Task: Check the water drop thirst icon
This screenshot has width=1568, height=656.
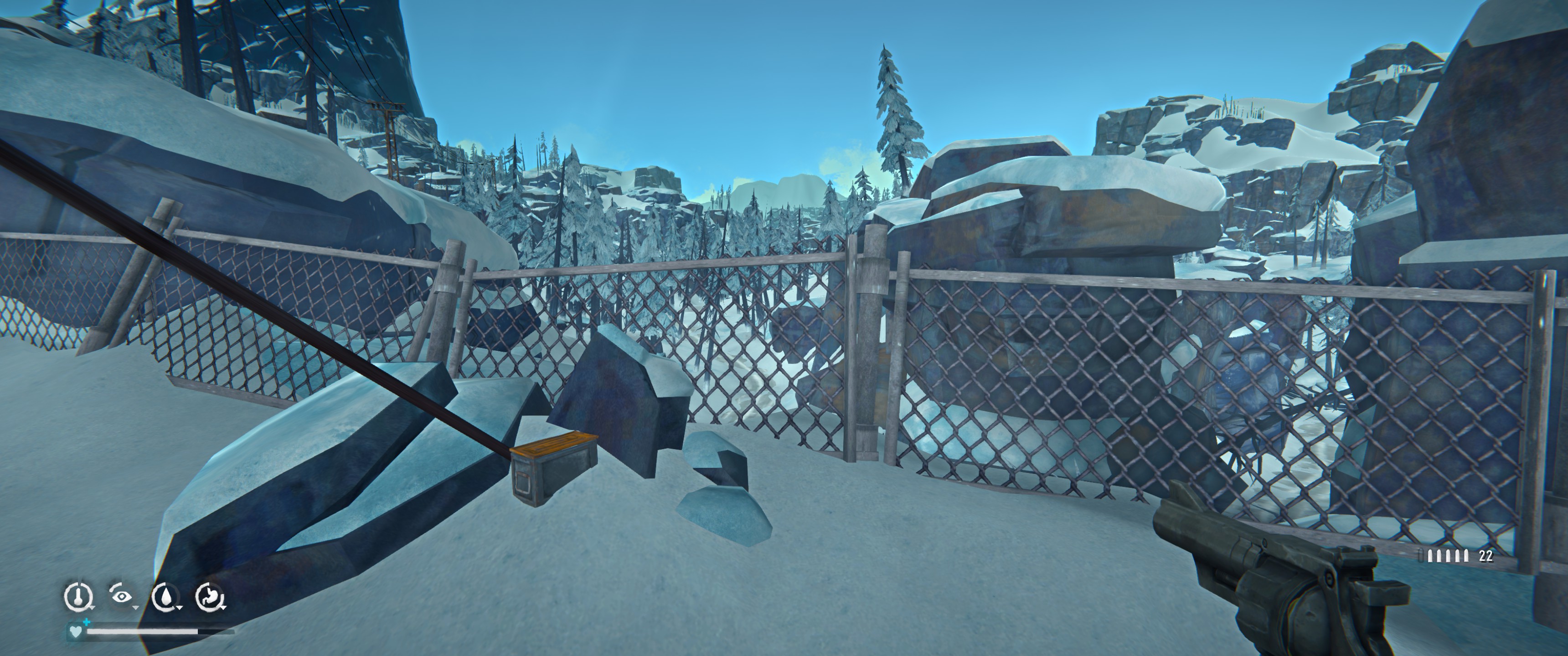Action: point(165,596)
